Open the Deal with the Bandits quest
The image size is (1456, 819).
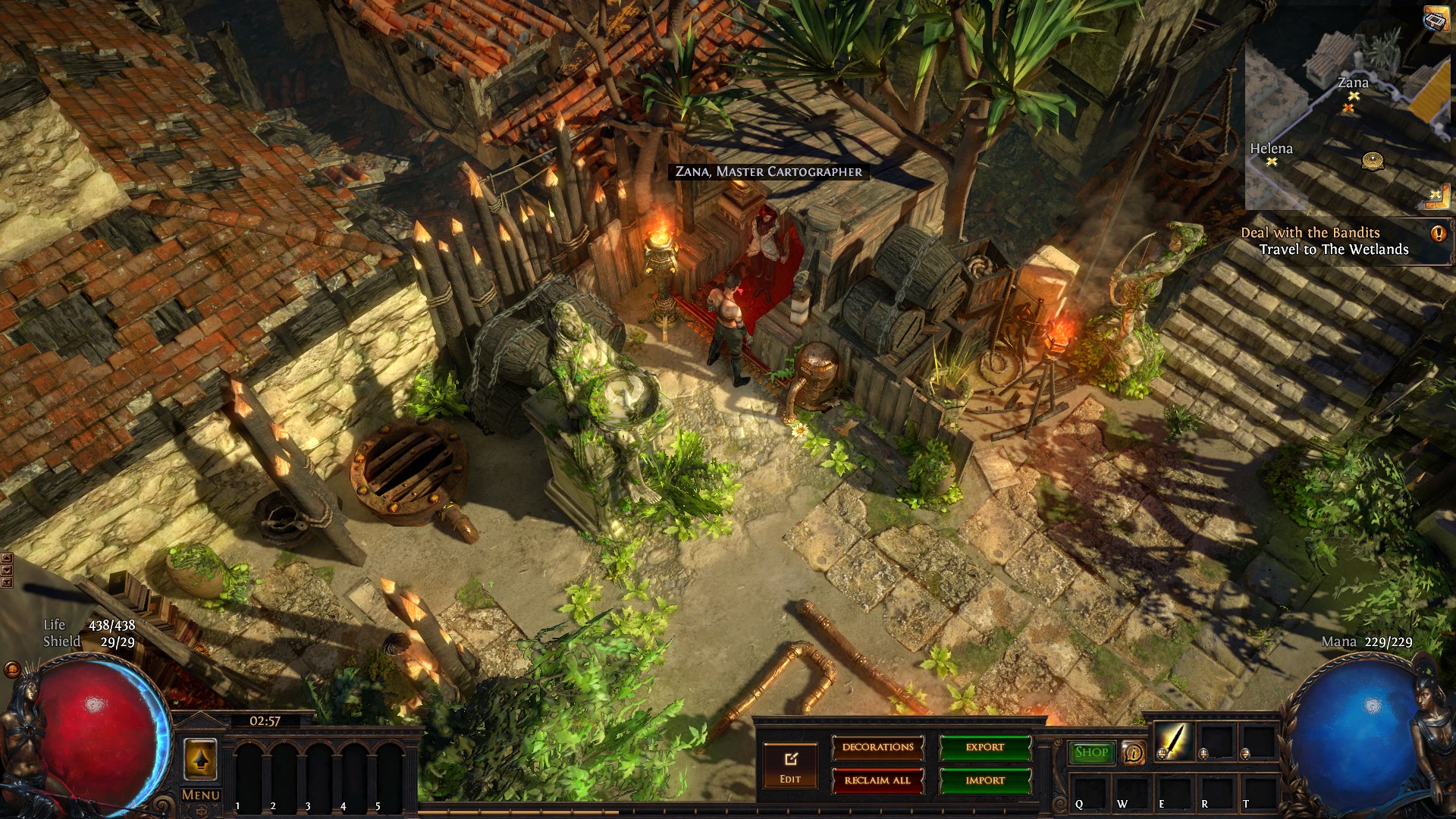pos(1310,233)
